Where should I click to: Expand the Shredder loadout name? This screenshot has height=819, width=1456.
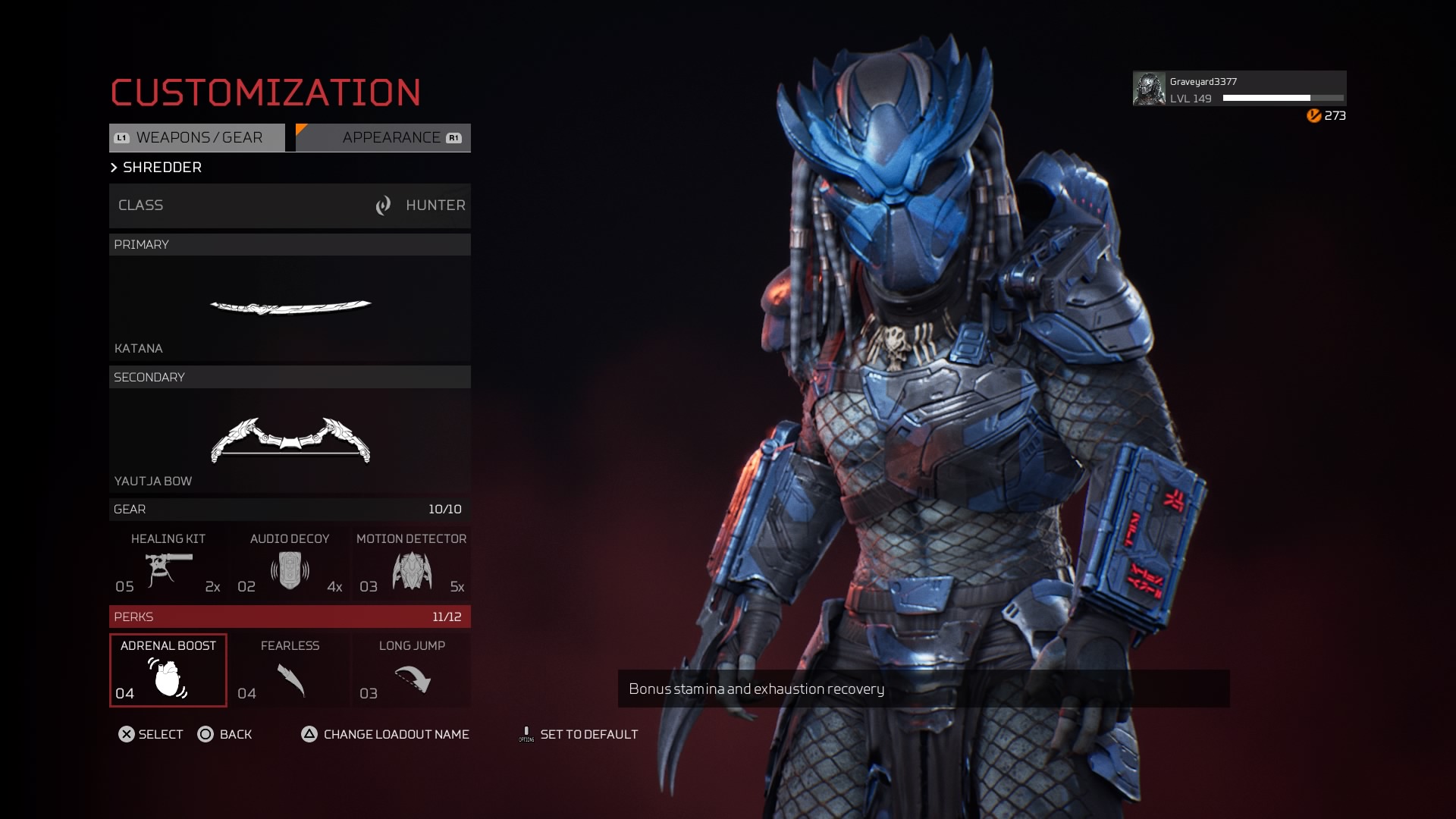coord(157,168)
